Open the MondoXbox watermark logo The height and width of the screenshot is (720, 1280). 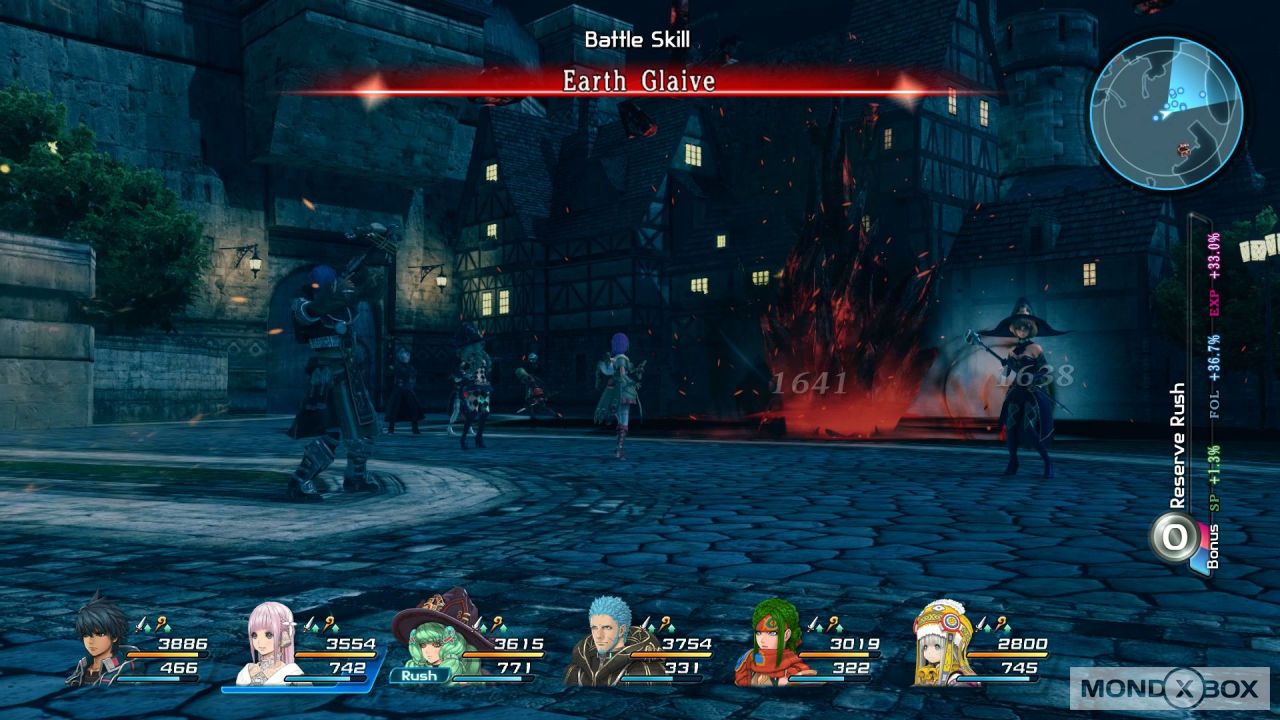(1170, 688)
